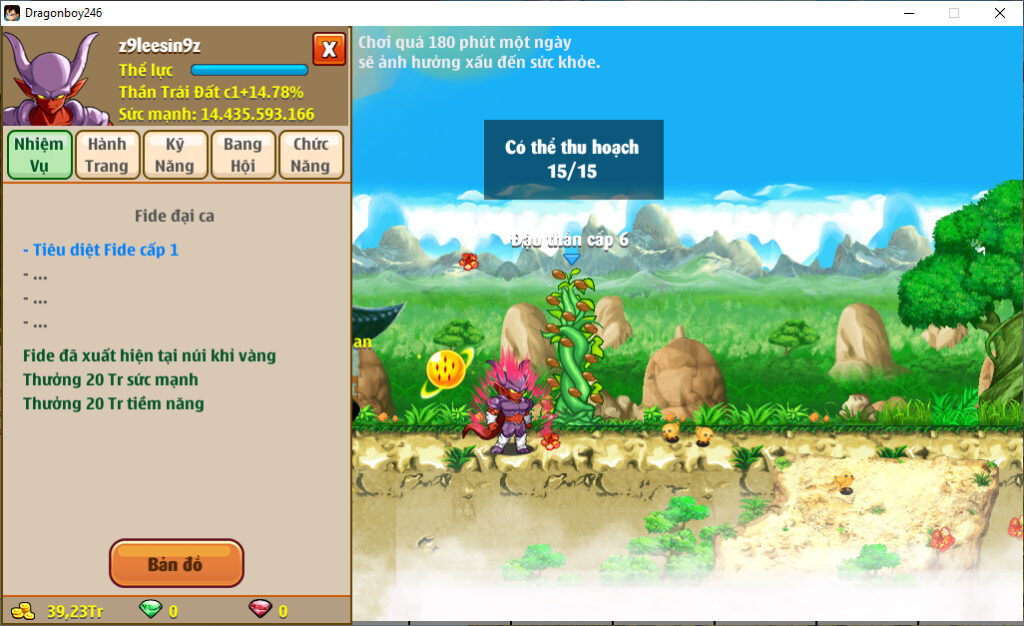Close the character panel with the X button
The image size is (1024, 626).
coord(329,49)
